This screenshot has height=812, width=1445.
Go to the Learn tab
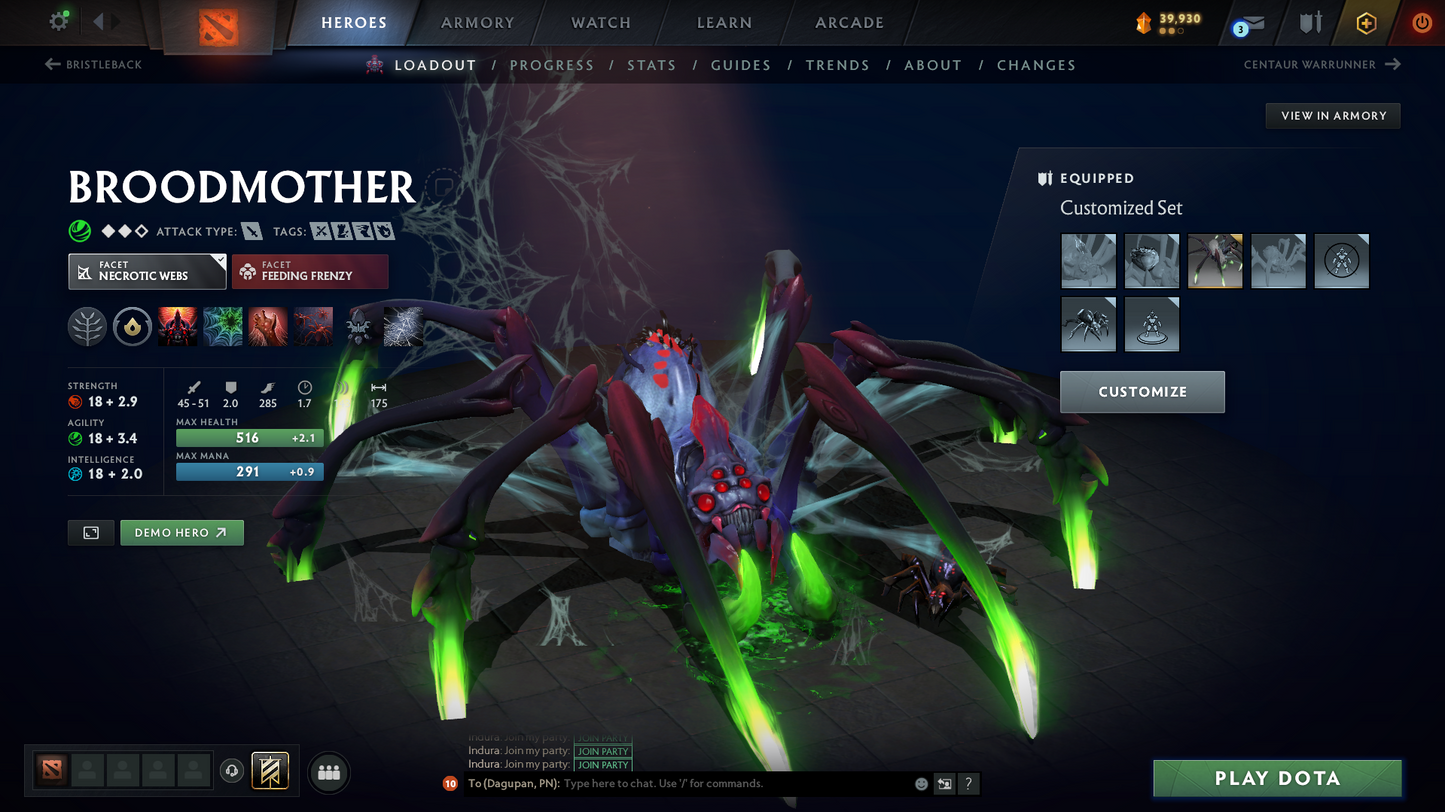pyautogui.click(x=724, y=22)
